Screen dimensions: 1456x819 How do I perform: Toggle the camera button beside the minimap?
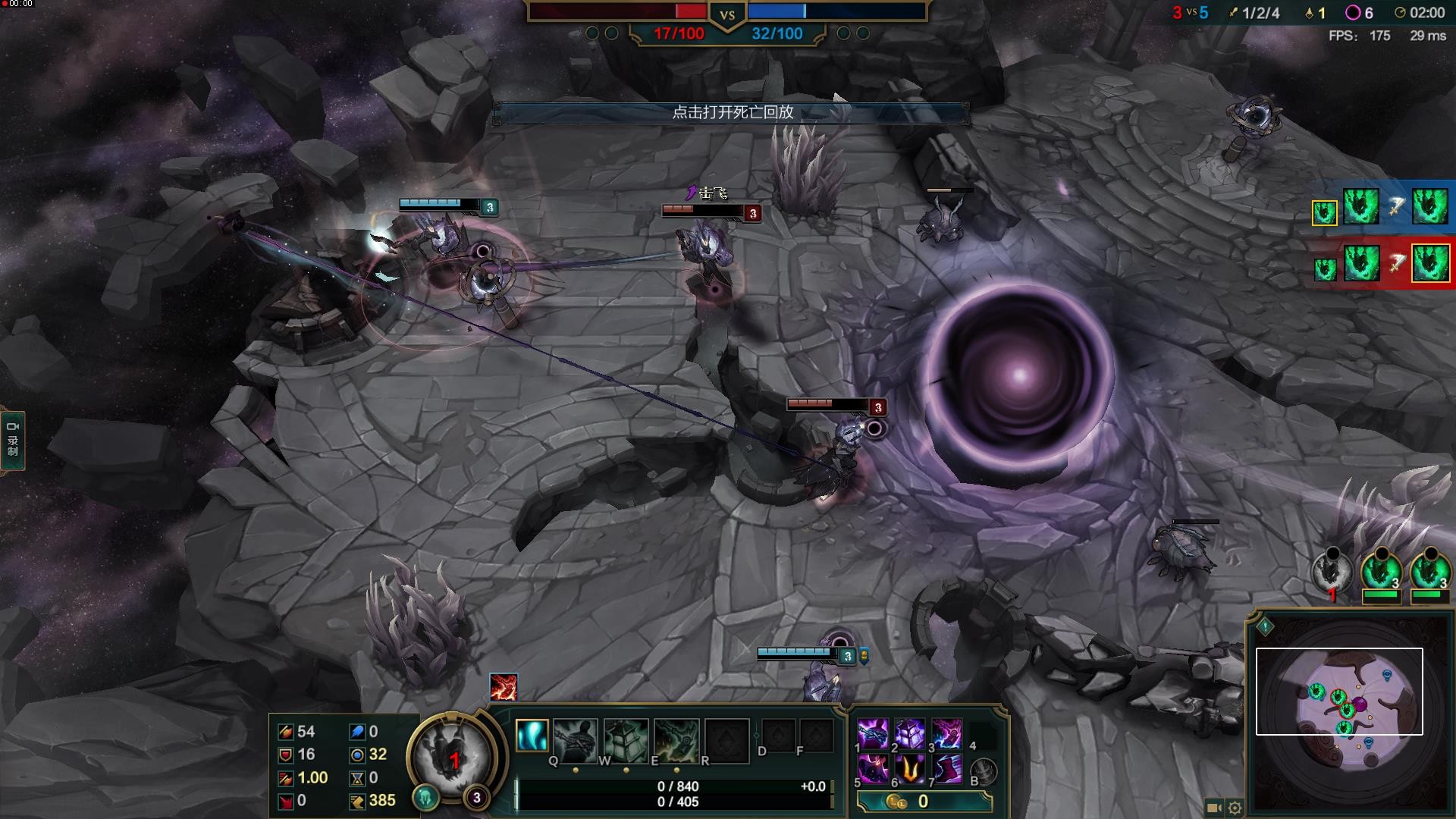(1213, 808)
